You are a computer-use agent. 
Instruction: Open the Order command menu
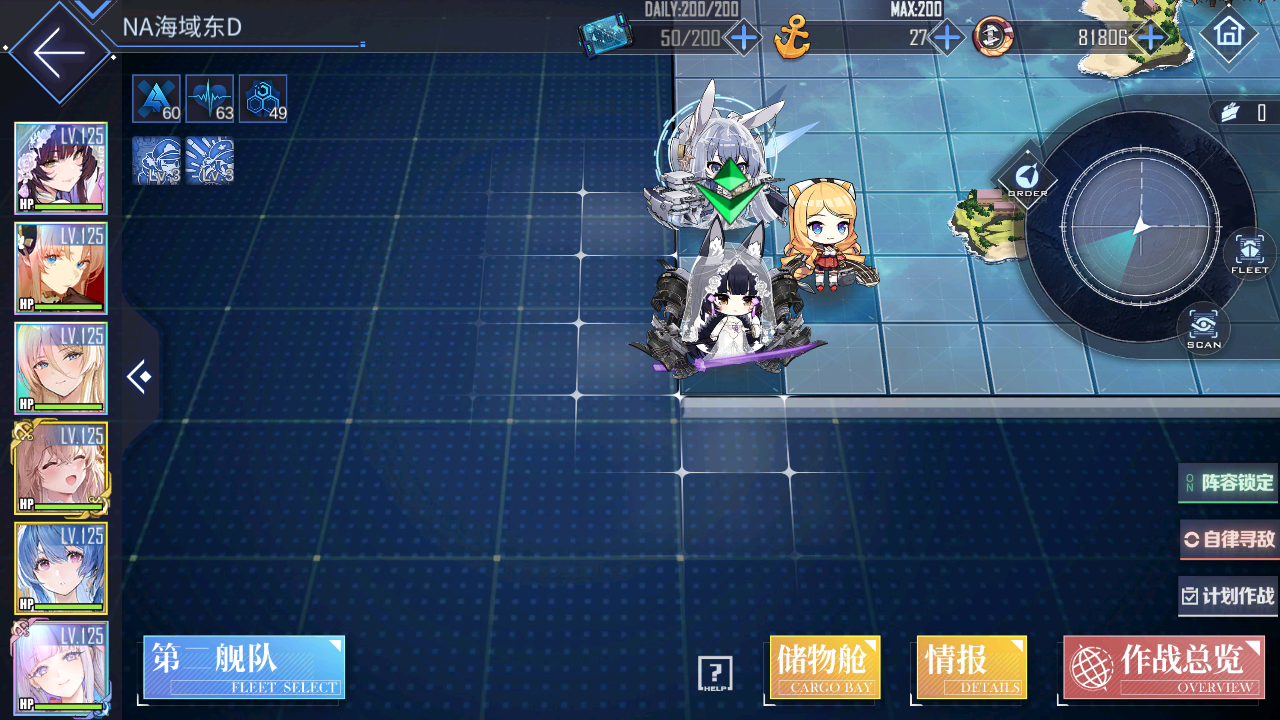pyautogui.click(x=1027, y=180)
